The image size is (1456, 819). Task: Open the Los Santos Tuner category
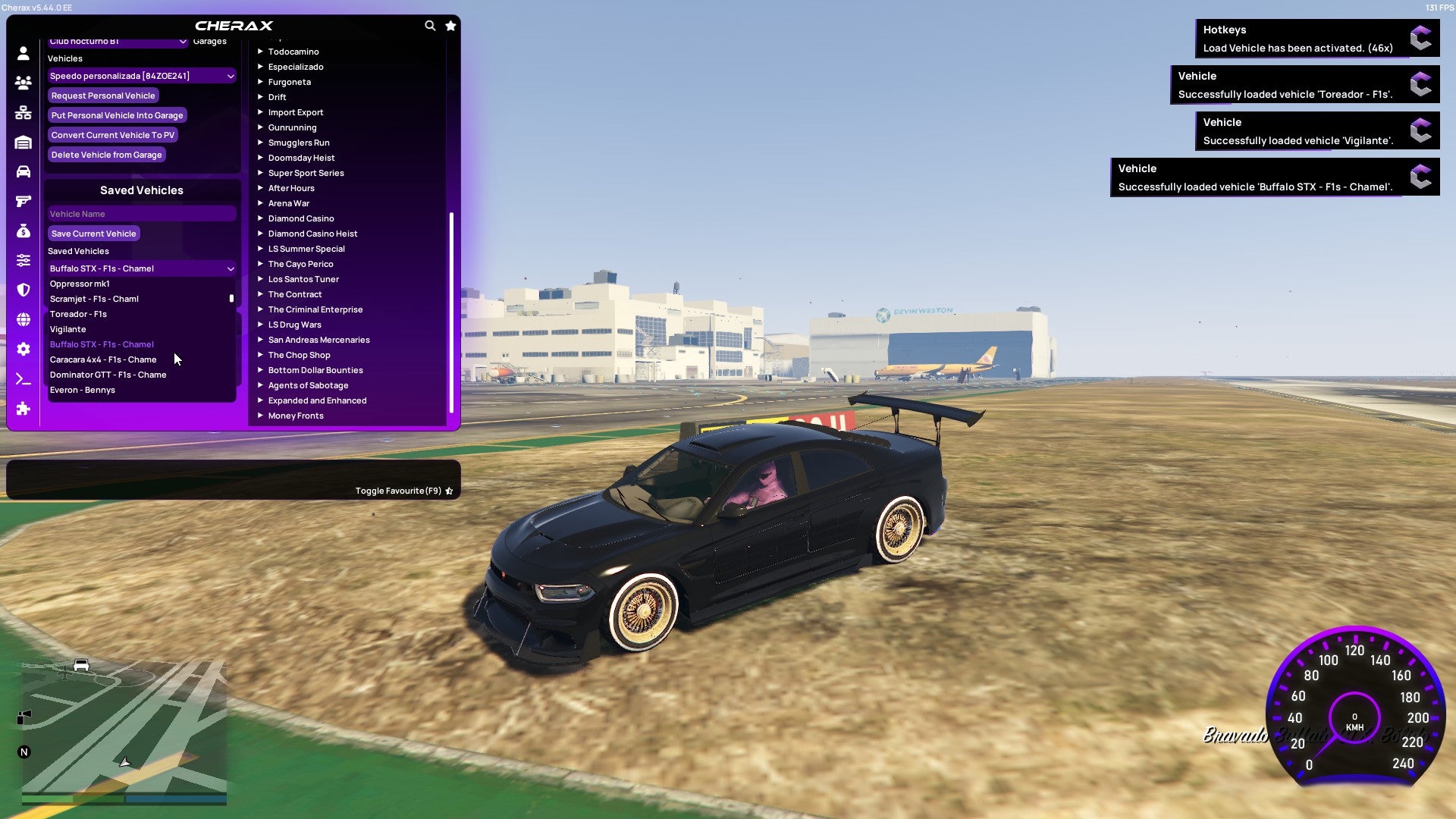point(303,279)
